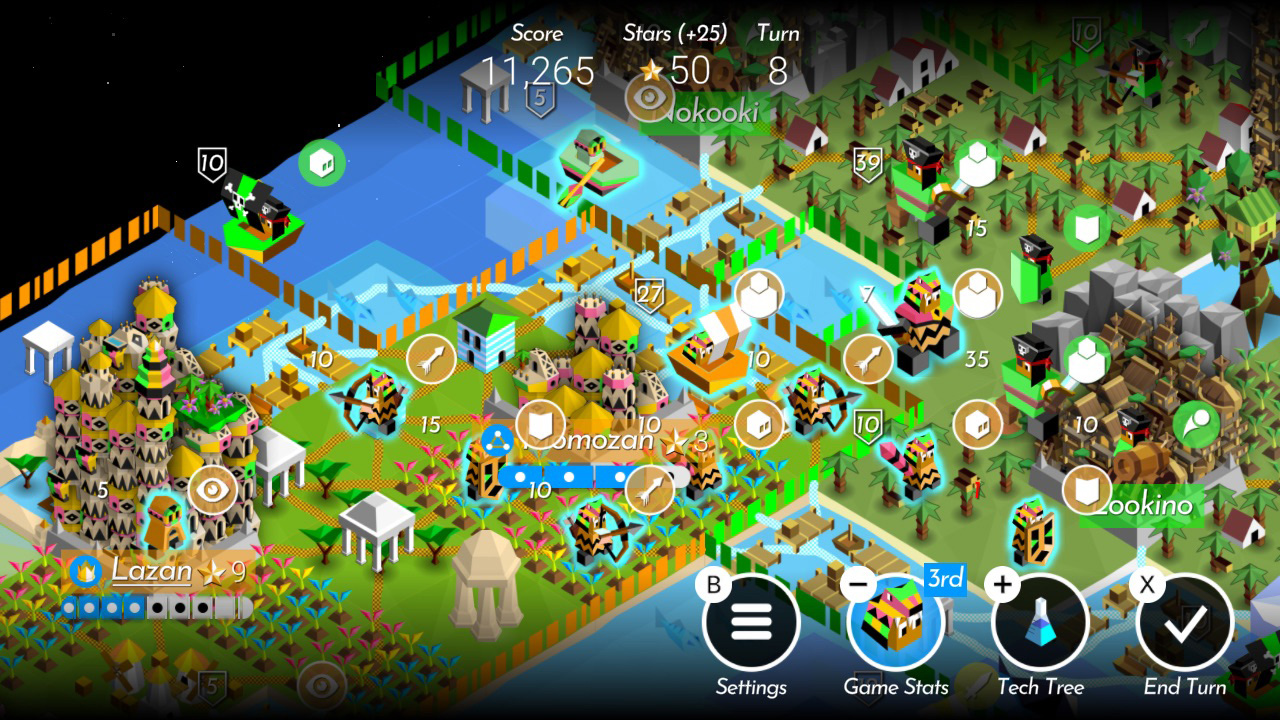This screenshot has height=720, width=1280.
Task: View the Game Stats screen
Action: pyautogui.click(x=896, y=622)
